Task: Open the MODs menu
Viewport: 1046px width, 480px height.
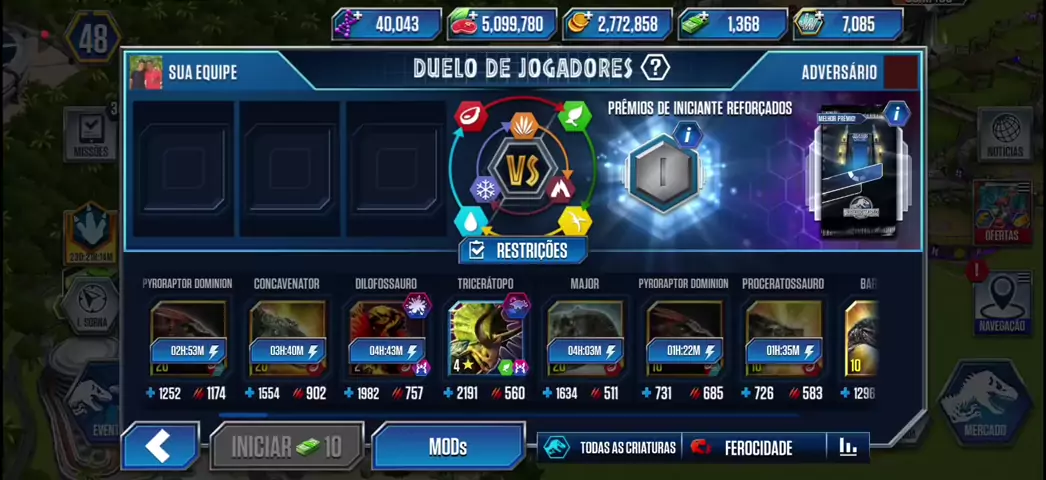Action: pyautogui.click(x=448, y=446)
